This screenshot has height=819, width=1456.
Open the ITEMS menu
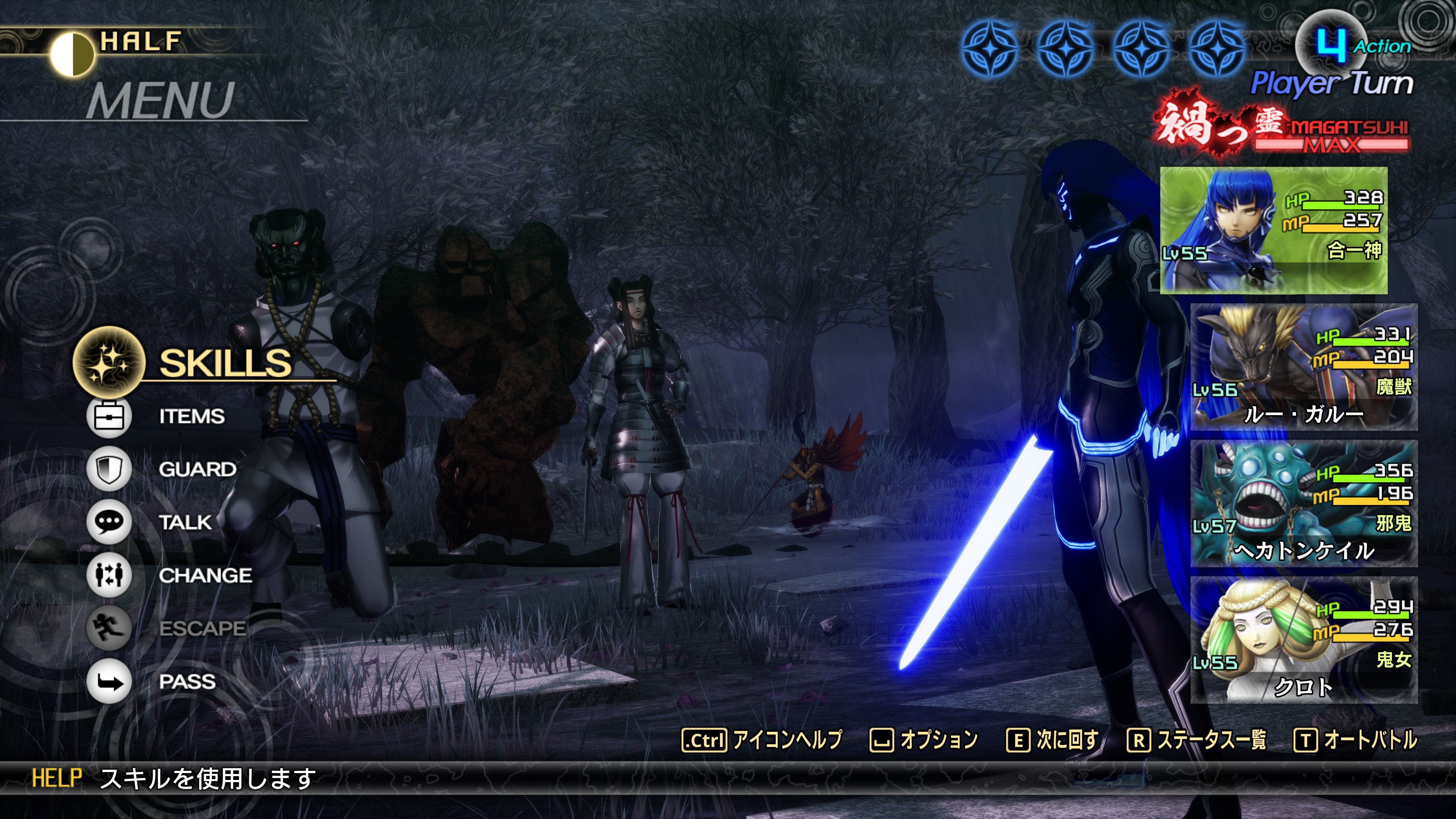pyautogui.click(x=191, y=417)
